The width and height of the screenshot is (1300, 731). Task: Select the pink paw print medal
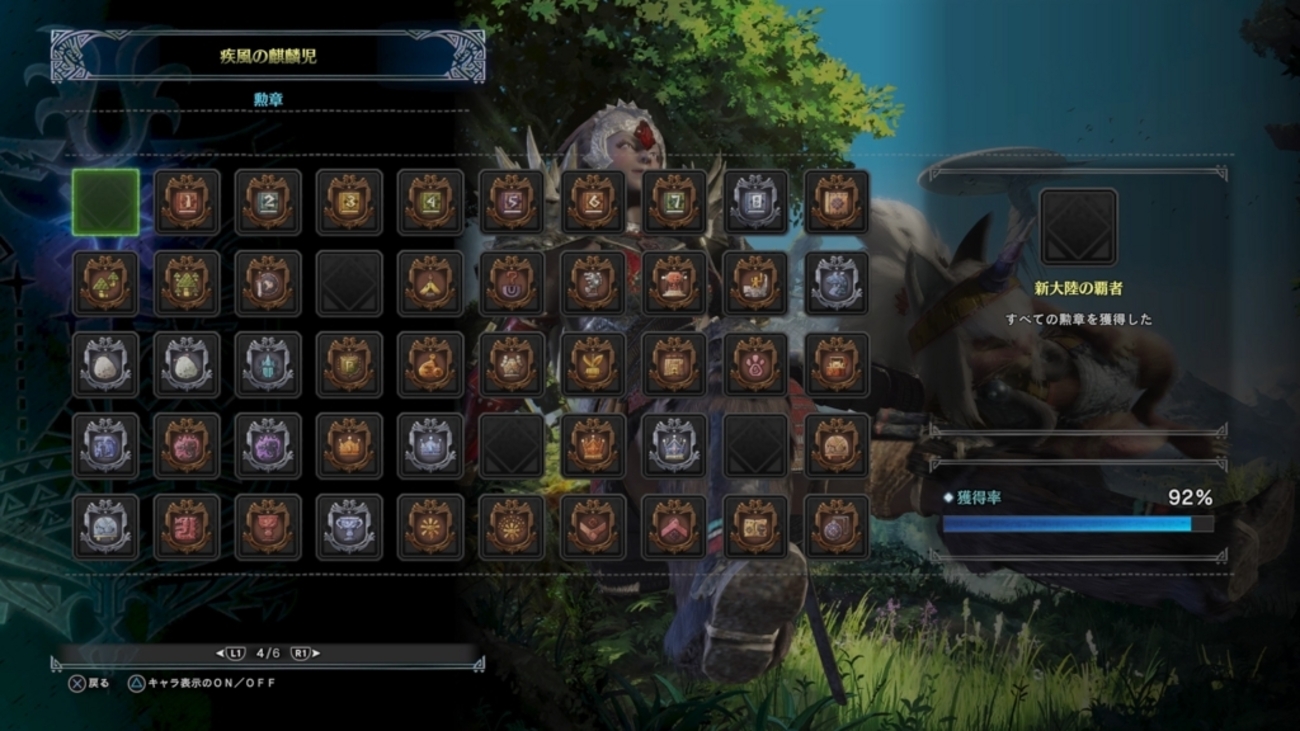point(756,364)
